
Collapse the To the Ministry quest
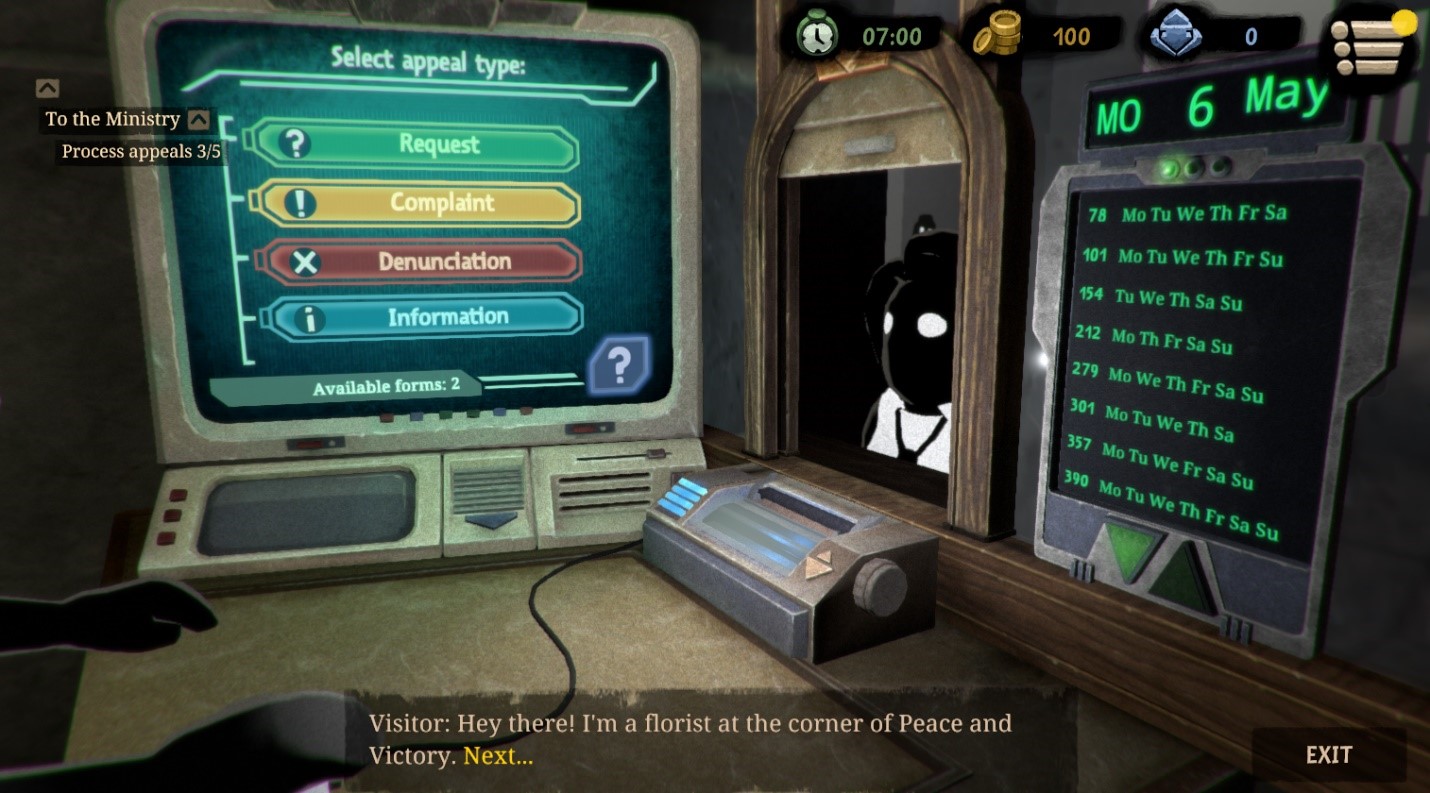point(199,120)
